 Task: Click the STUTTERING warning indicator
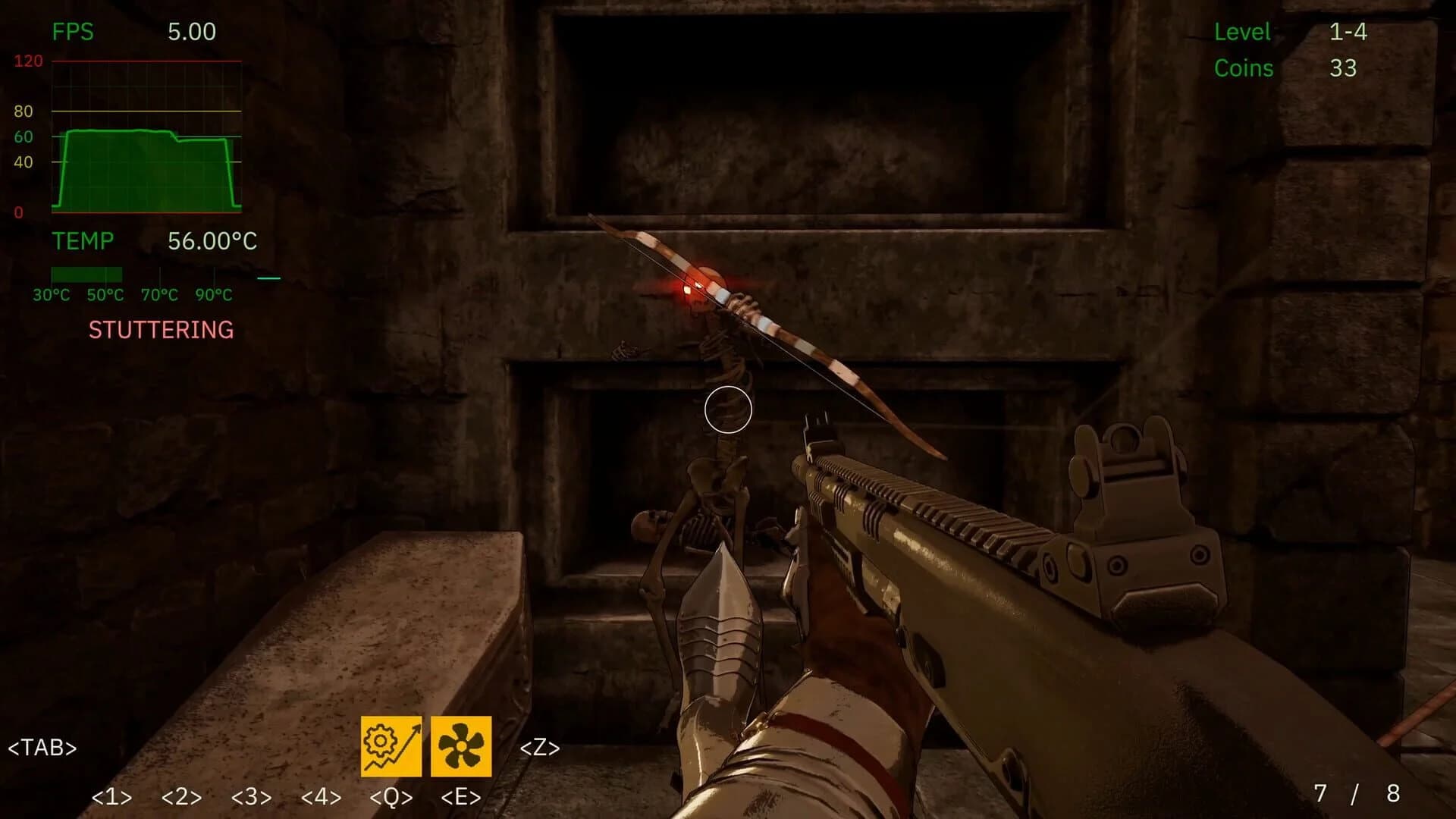160,329
